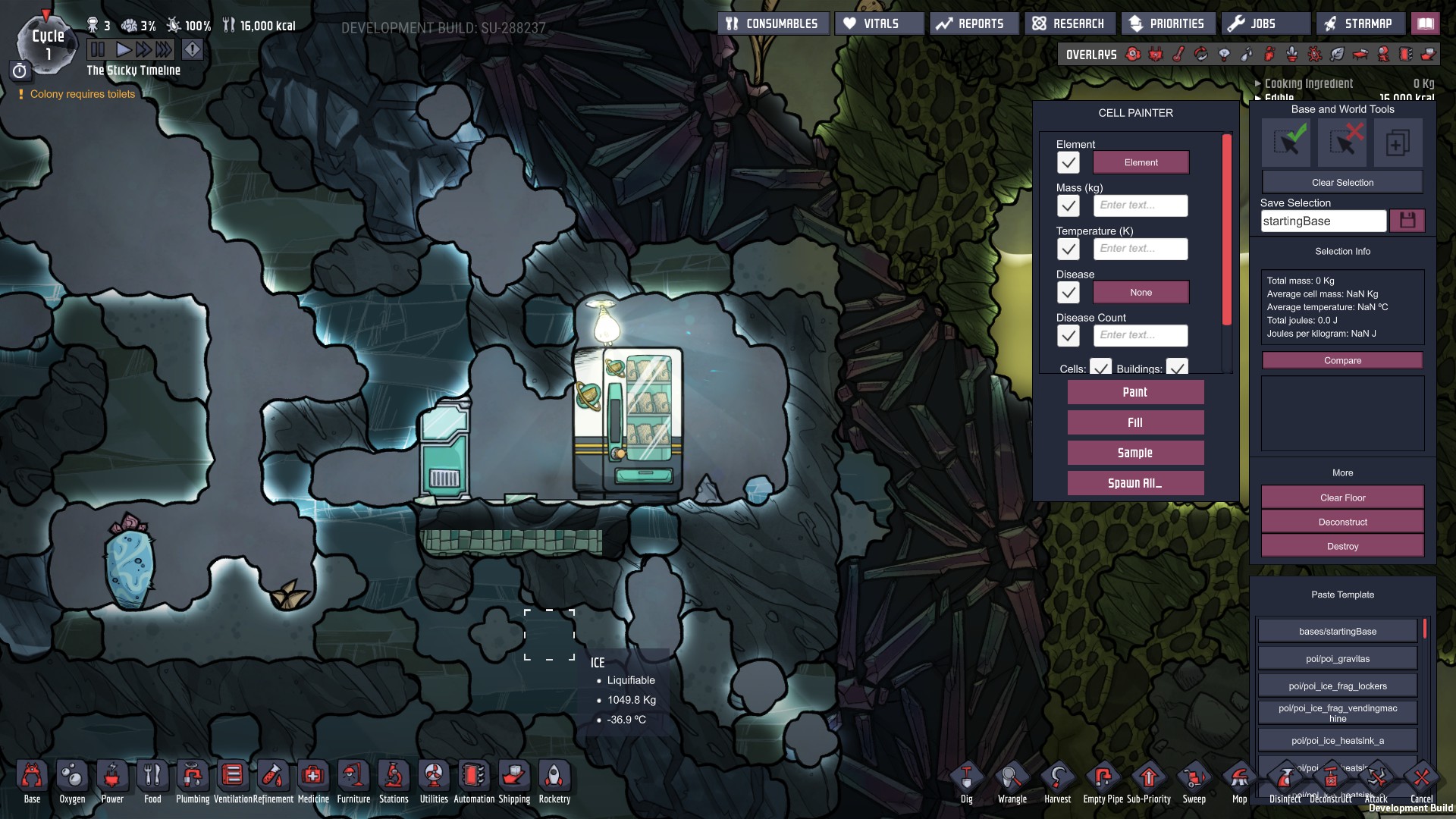Open the Vitals panel

(880, 24)
